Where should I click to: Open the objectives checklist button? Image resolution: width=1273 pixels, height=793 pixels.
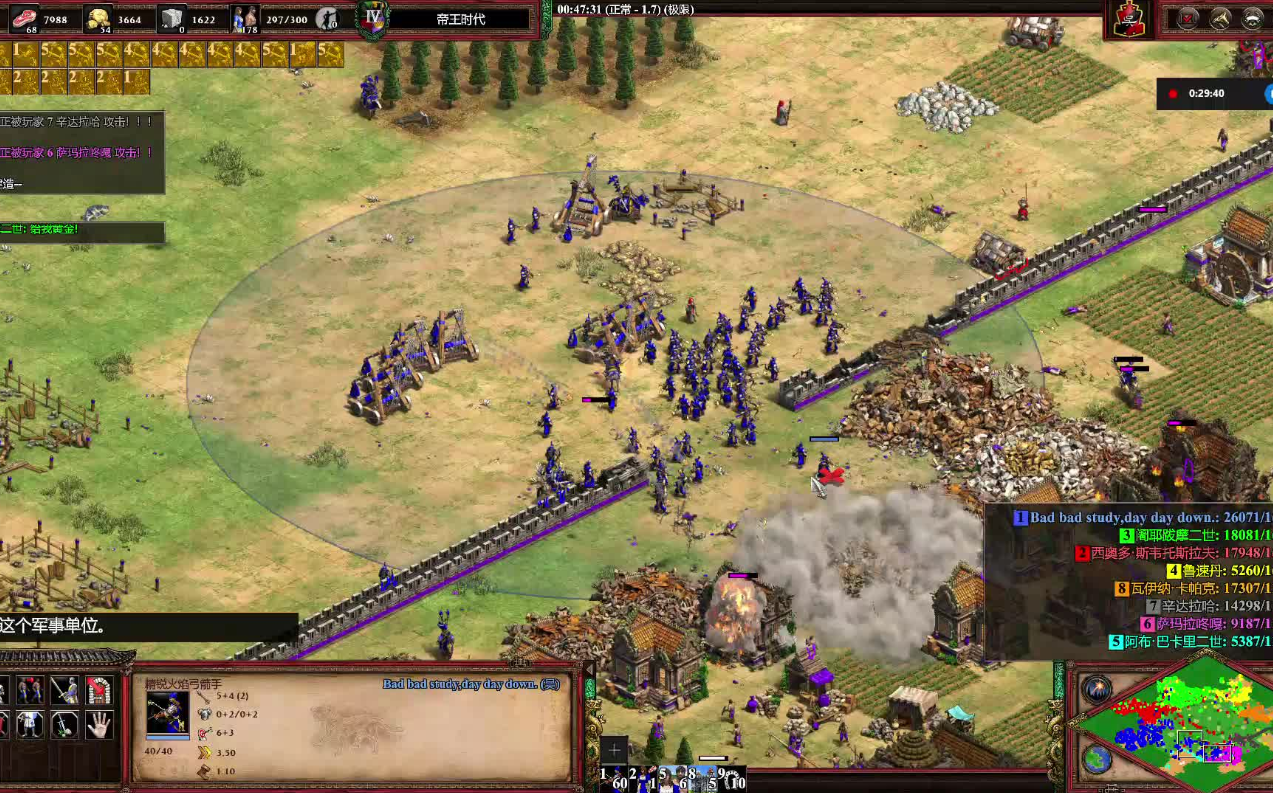[1188, 18]
